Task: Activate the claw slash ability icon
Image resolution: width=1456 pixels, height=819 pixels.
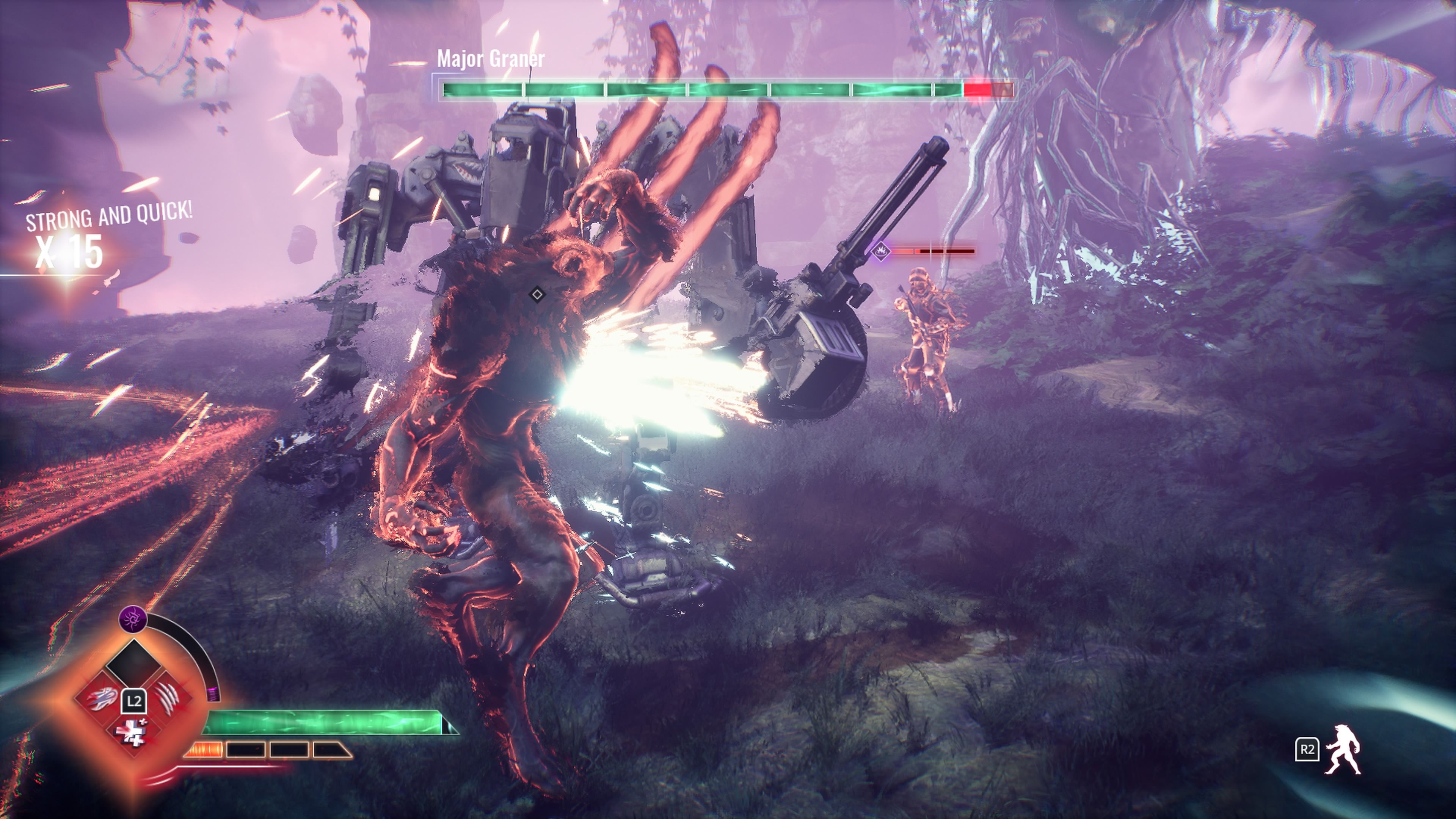Action: 167,699
